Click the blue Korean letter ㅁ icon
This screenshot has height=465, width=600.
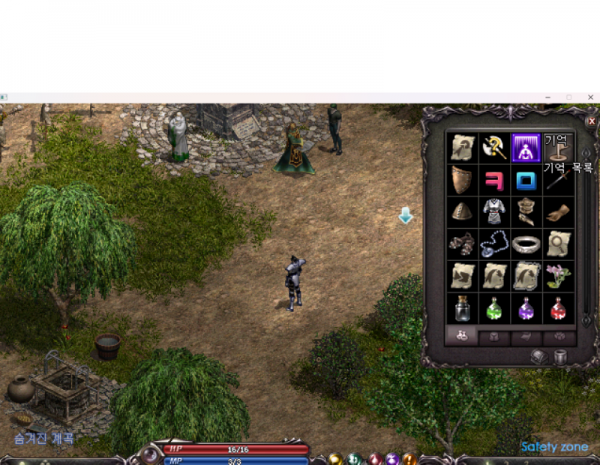pos(526,180)
